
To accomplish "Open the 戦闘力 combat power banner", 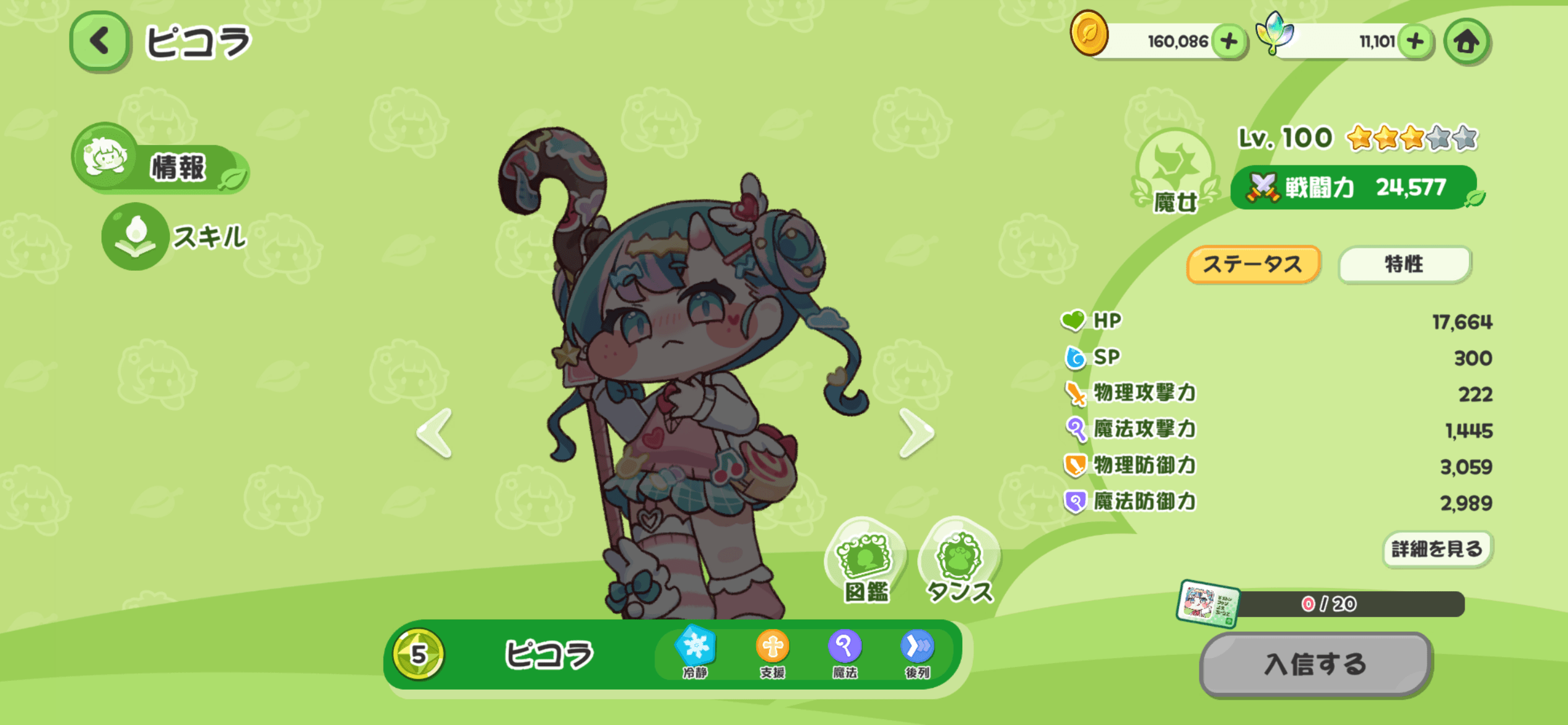I will coord(1353,187).
